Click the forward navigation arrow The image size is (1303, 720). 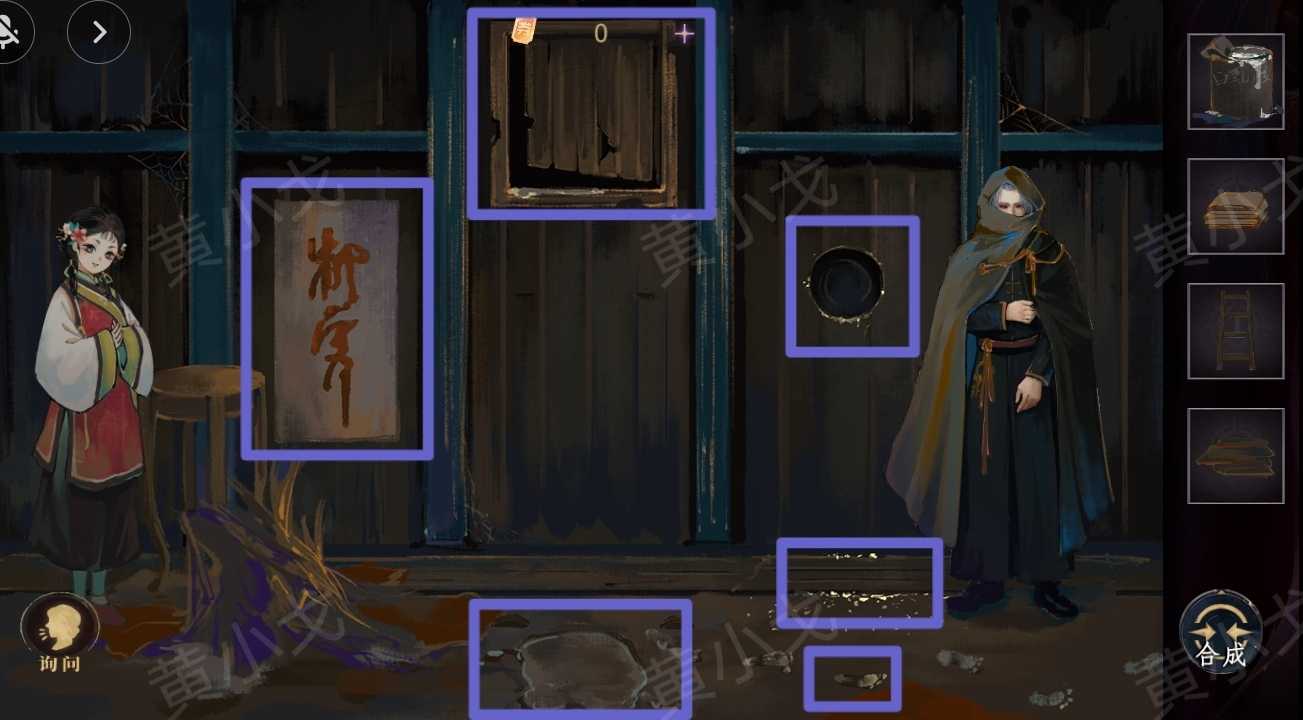click(x=97, y=32)
